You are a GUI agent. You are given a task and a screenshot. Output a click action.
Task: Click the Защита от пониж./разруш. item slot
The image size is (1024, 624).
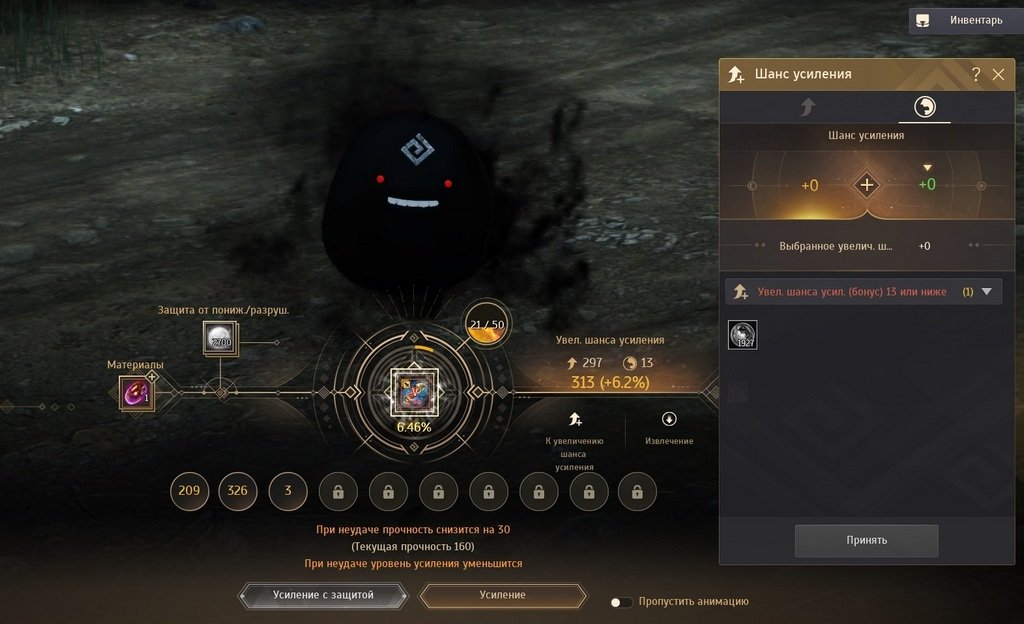coord(219,338)
